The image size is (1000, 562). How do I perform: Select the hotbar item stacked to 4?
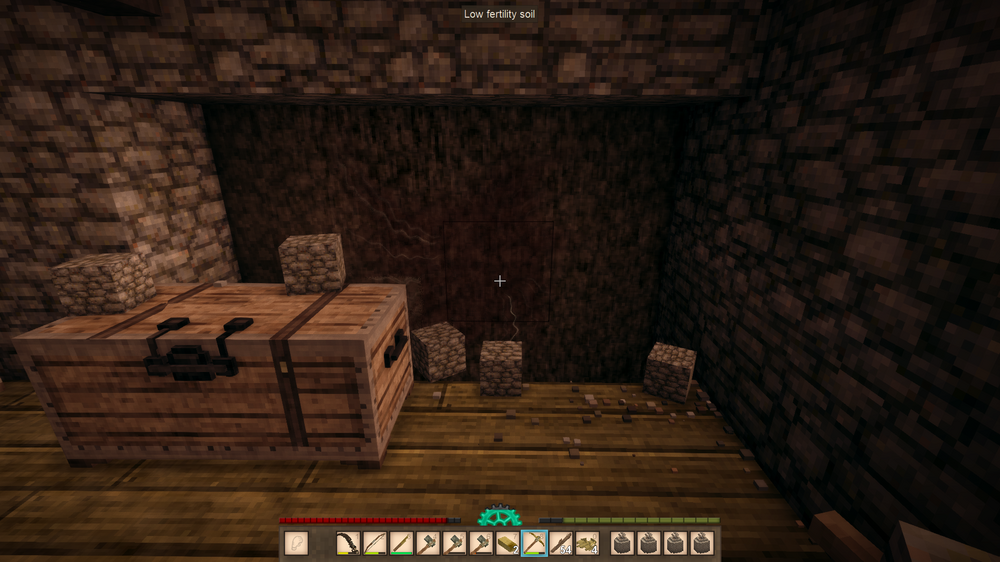pyautogui.click(x=587, y=543)
